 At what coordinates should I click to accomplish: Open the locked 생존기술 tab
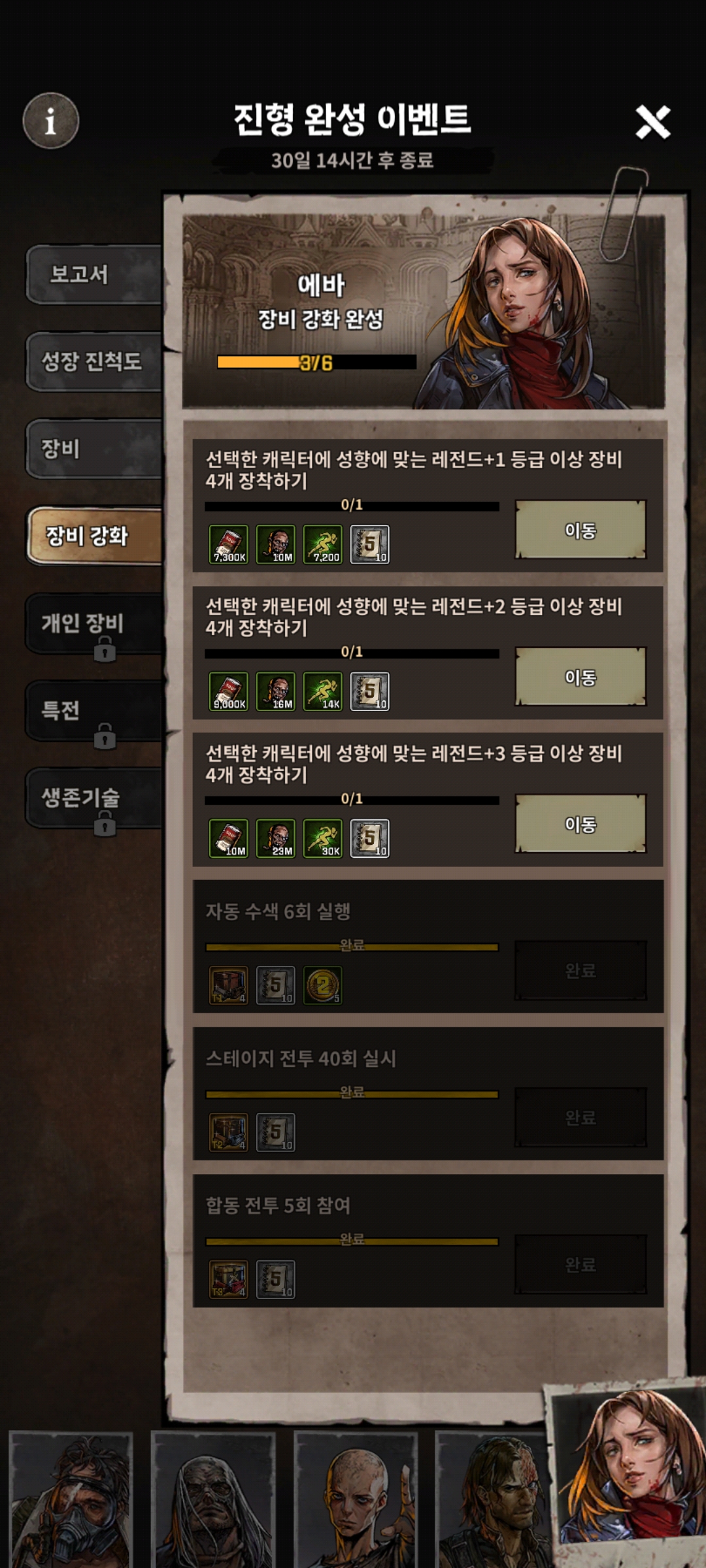point(93,798)
